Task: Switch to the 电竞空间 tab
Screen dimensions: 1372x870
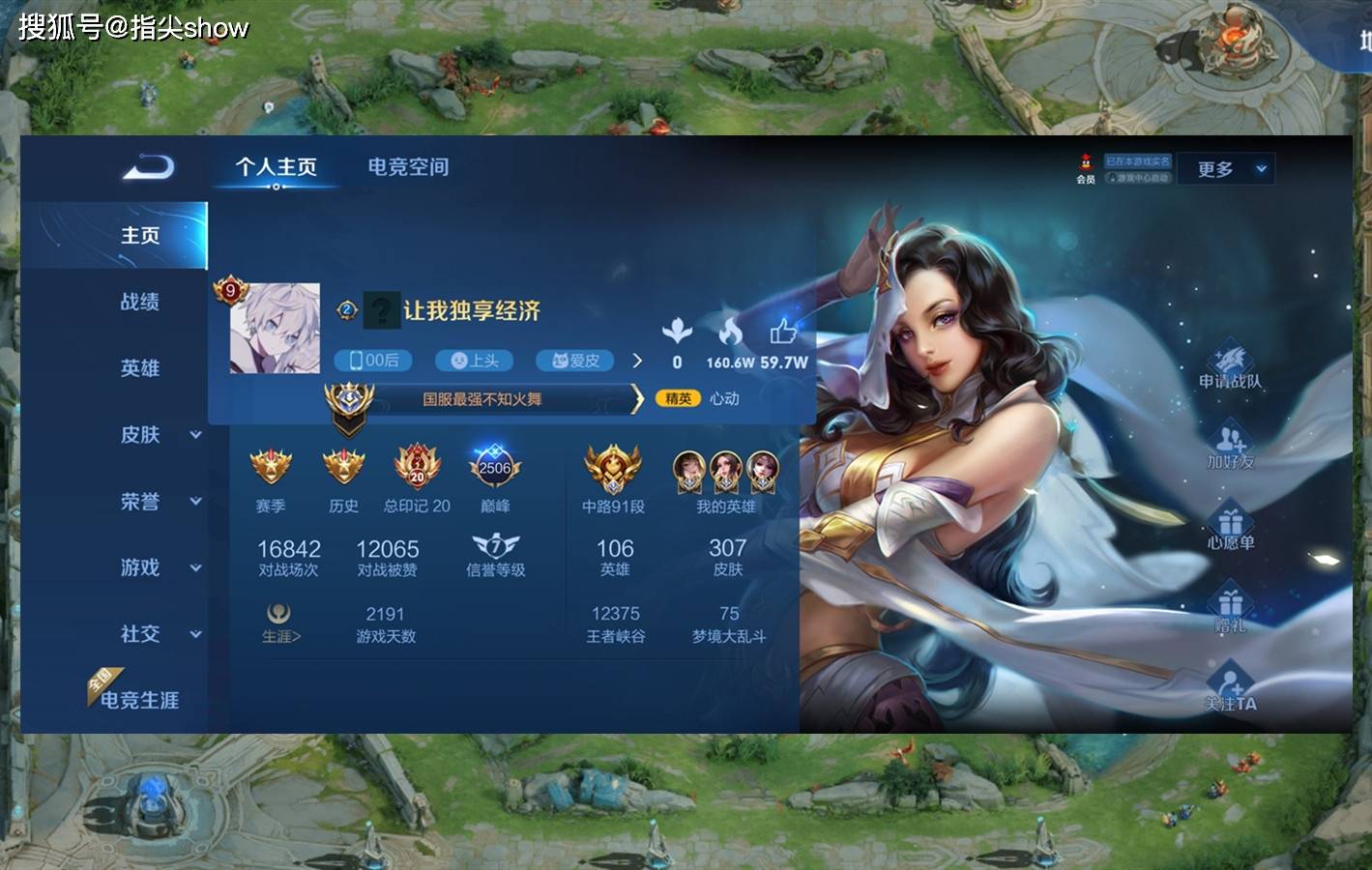Action: (x=406, y=166)
